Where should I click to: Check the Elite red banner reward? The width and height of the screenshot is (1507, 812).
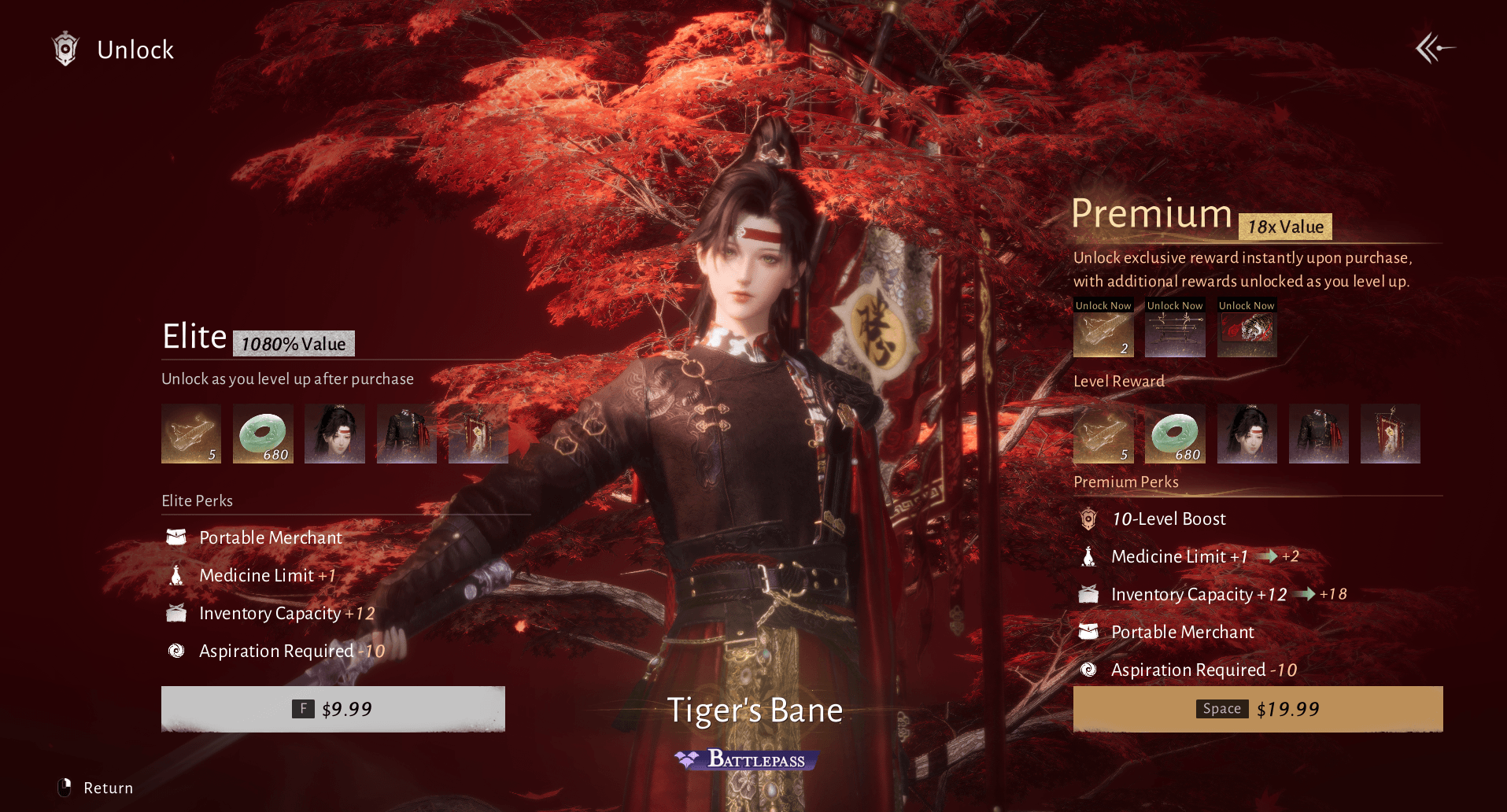click(478, 434)
